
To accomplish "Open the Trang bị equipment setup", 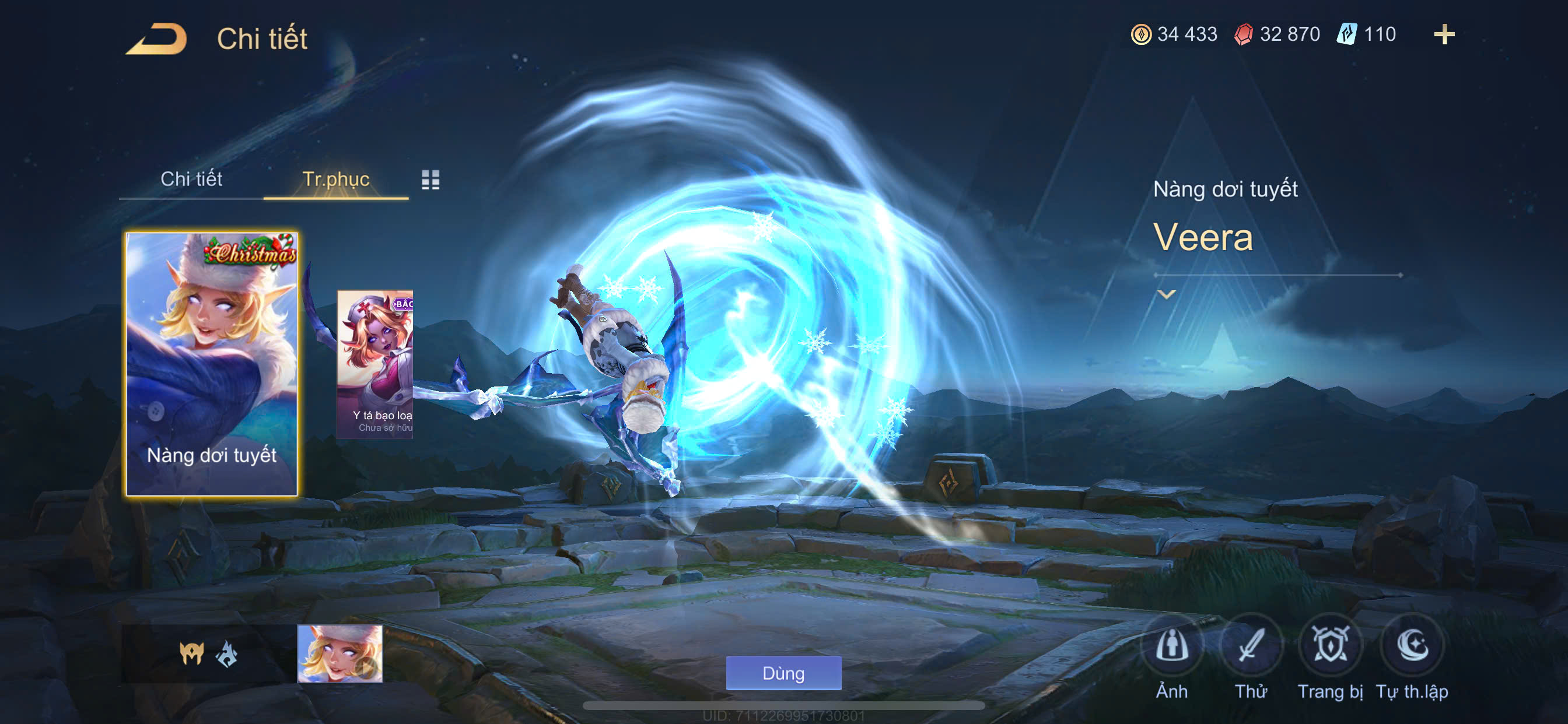I will [1329, 646].
